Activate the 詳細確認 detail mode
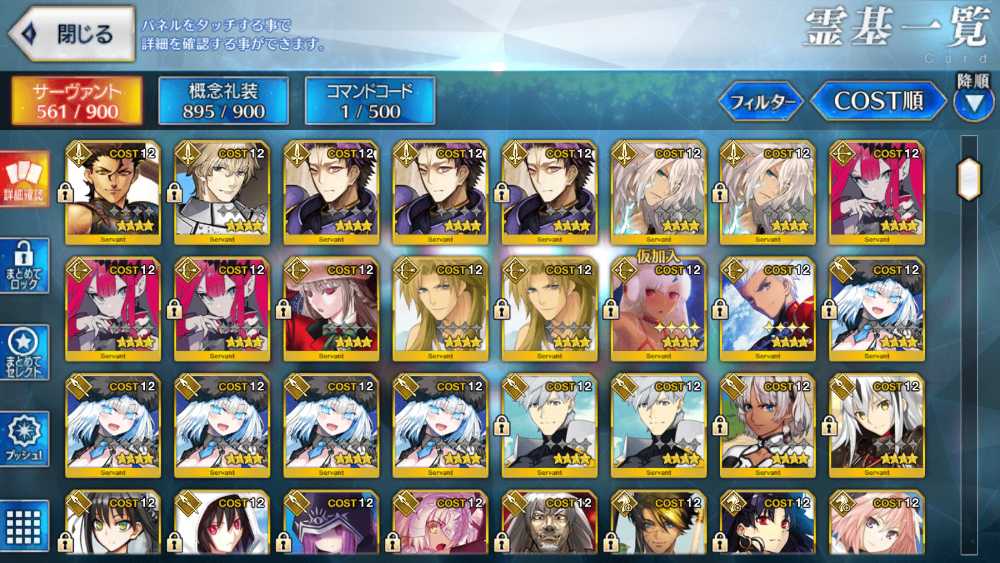1000x563 pixels. pyautogui.click(x=24, y=180)
